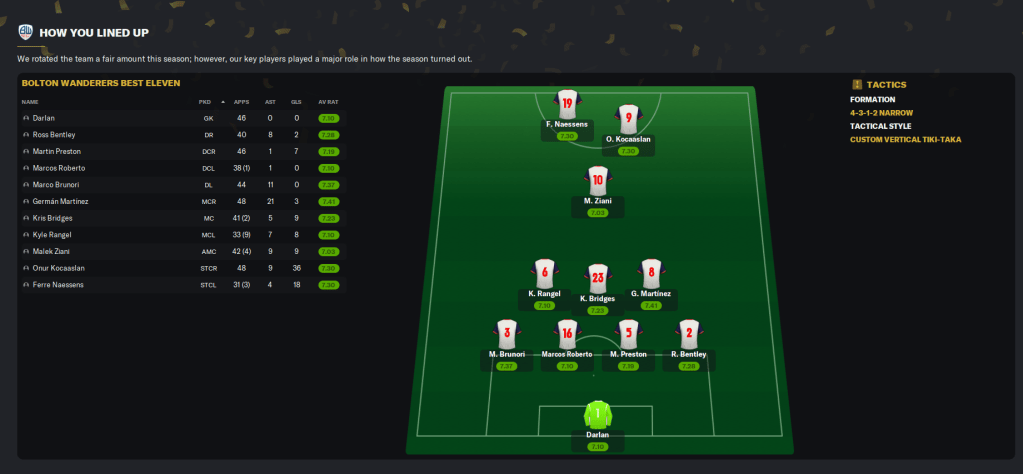
Task: Select Kyle Rangel's list entry
Action: click(51, 235)
